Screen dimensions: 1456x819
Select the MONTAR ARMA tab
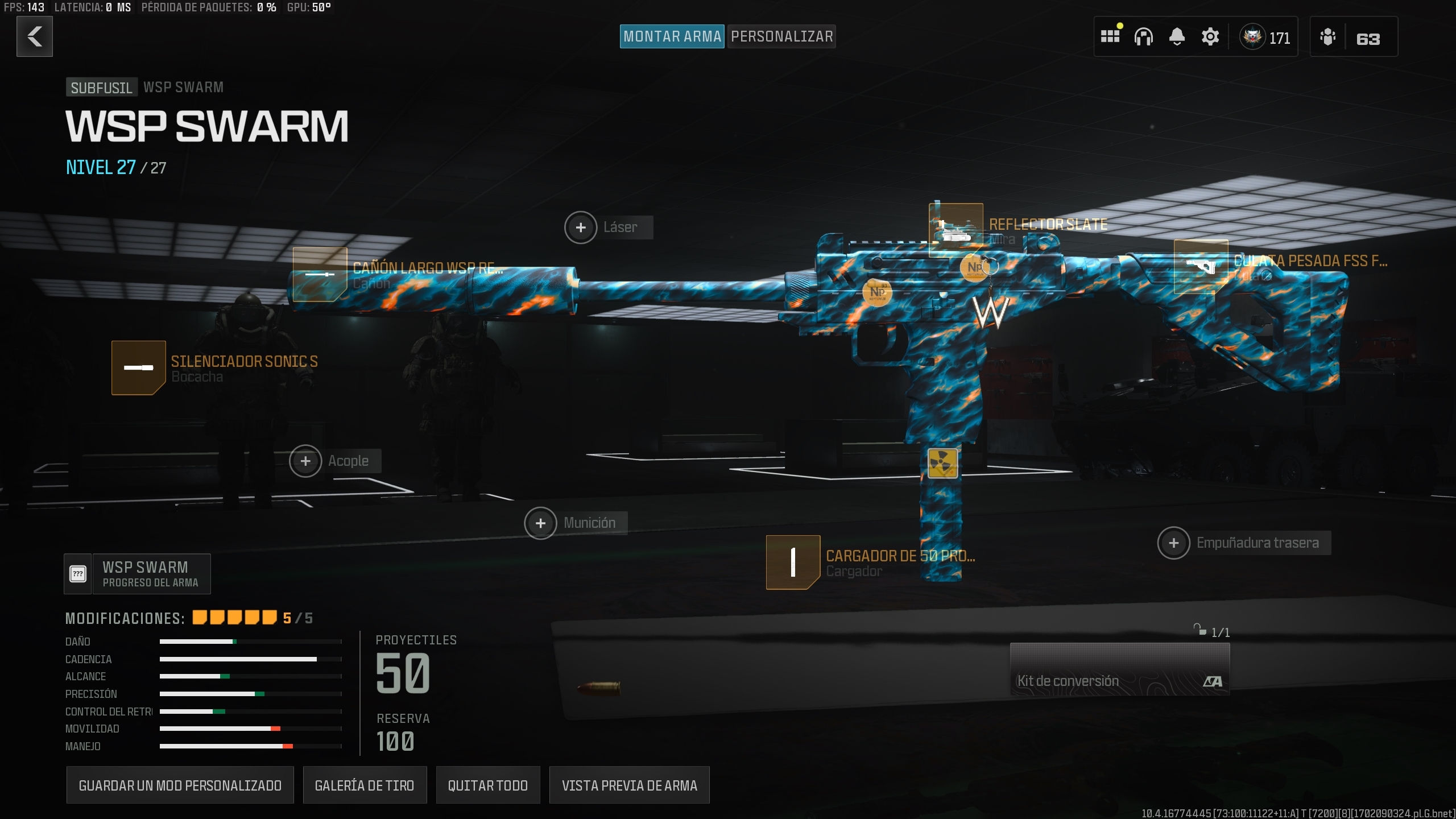[x=672, y=36]
